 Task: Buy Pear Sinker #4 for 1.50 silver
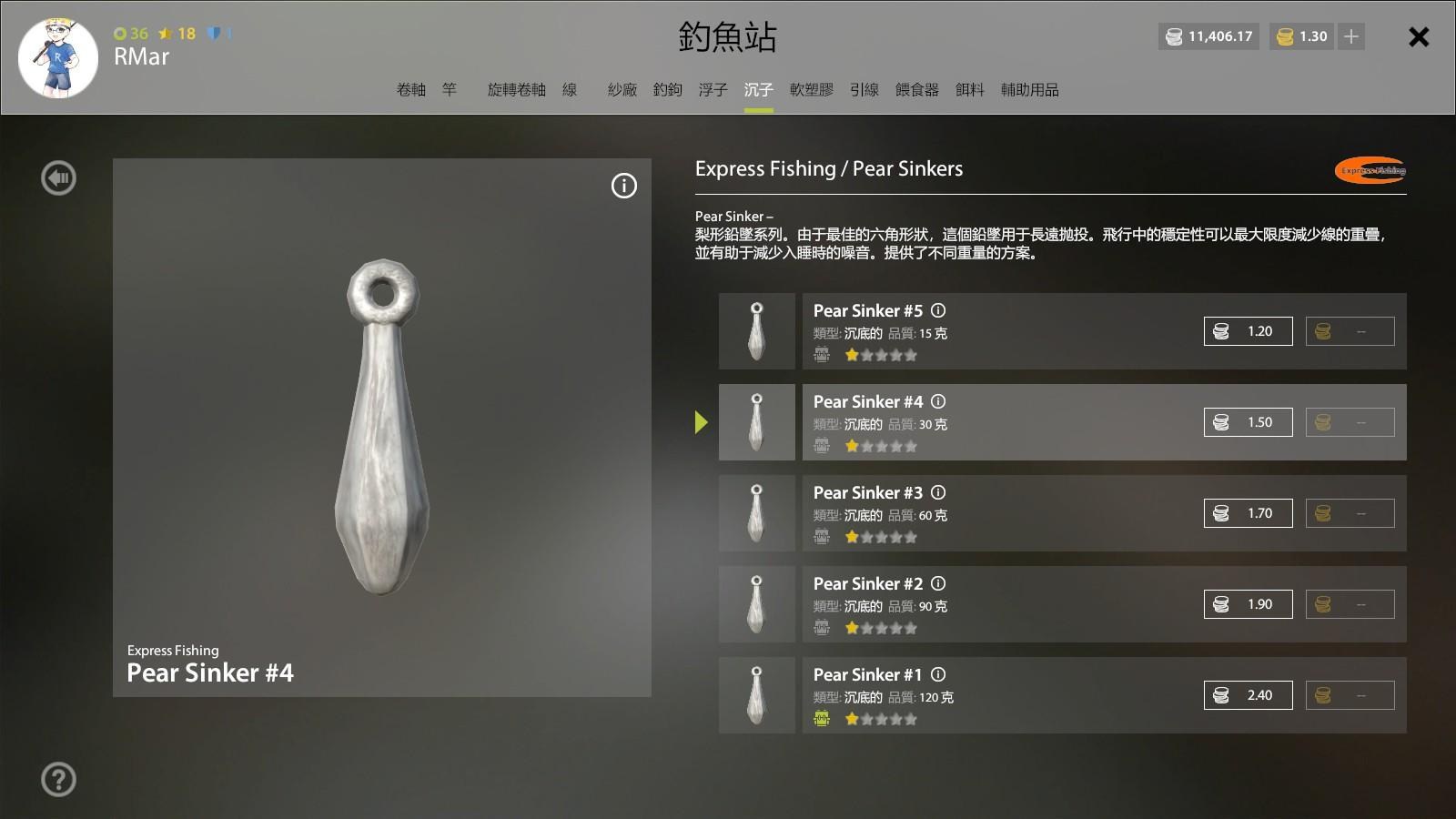(x=1248, y=421)
